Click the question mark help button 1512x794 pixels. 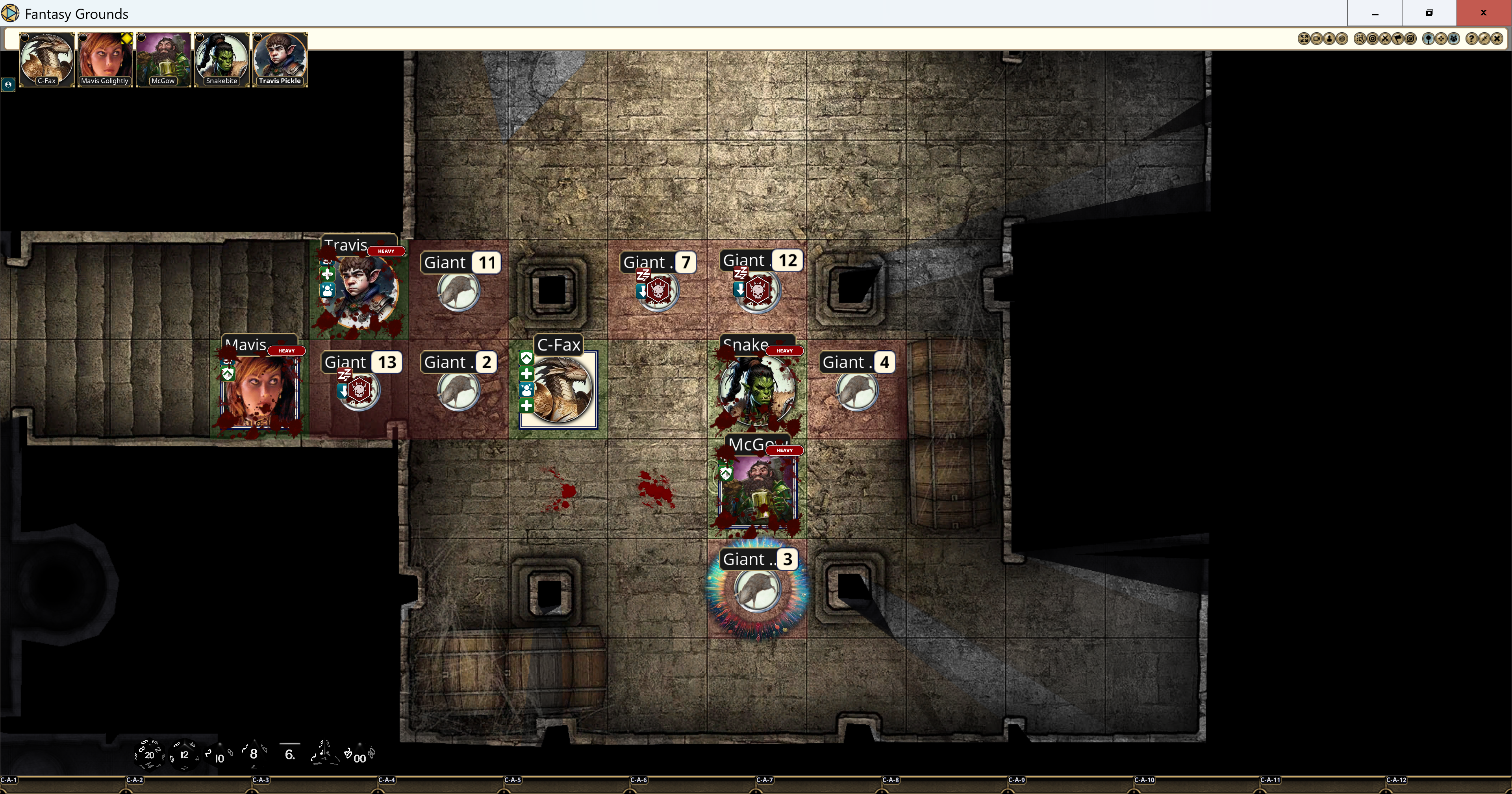(x=1471, y=39)
